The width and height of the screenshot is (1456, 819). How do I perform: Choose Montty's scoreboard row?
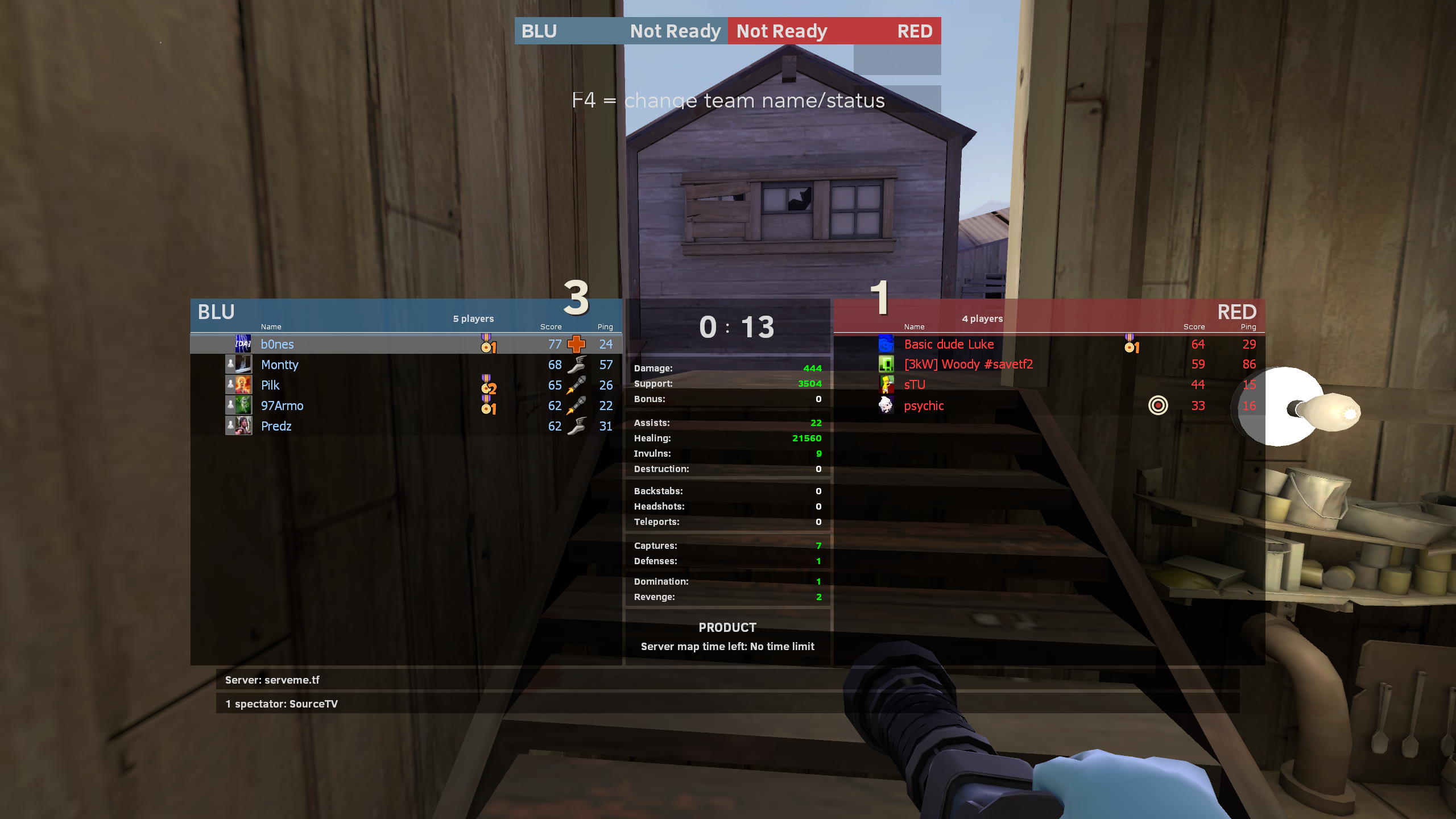(279, 365)
